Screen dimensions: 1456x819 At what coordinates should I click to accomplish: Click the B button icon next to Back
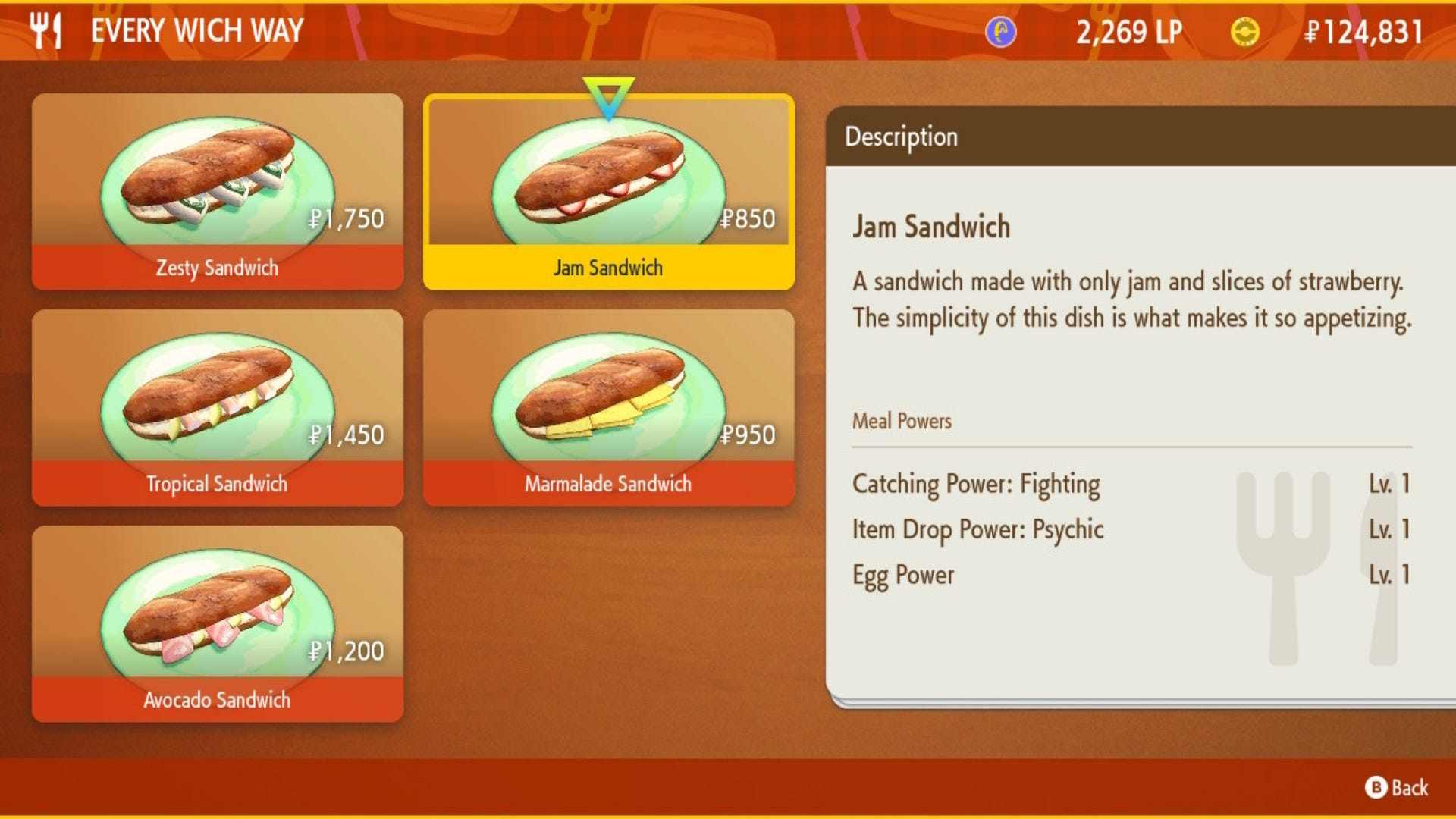(1378, 786)
